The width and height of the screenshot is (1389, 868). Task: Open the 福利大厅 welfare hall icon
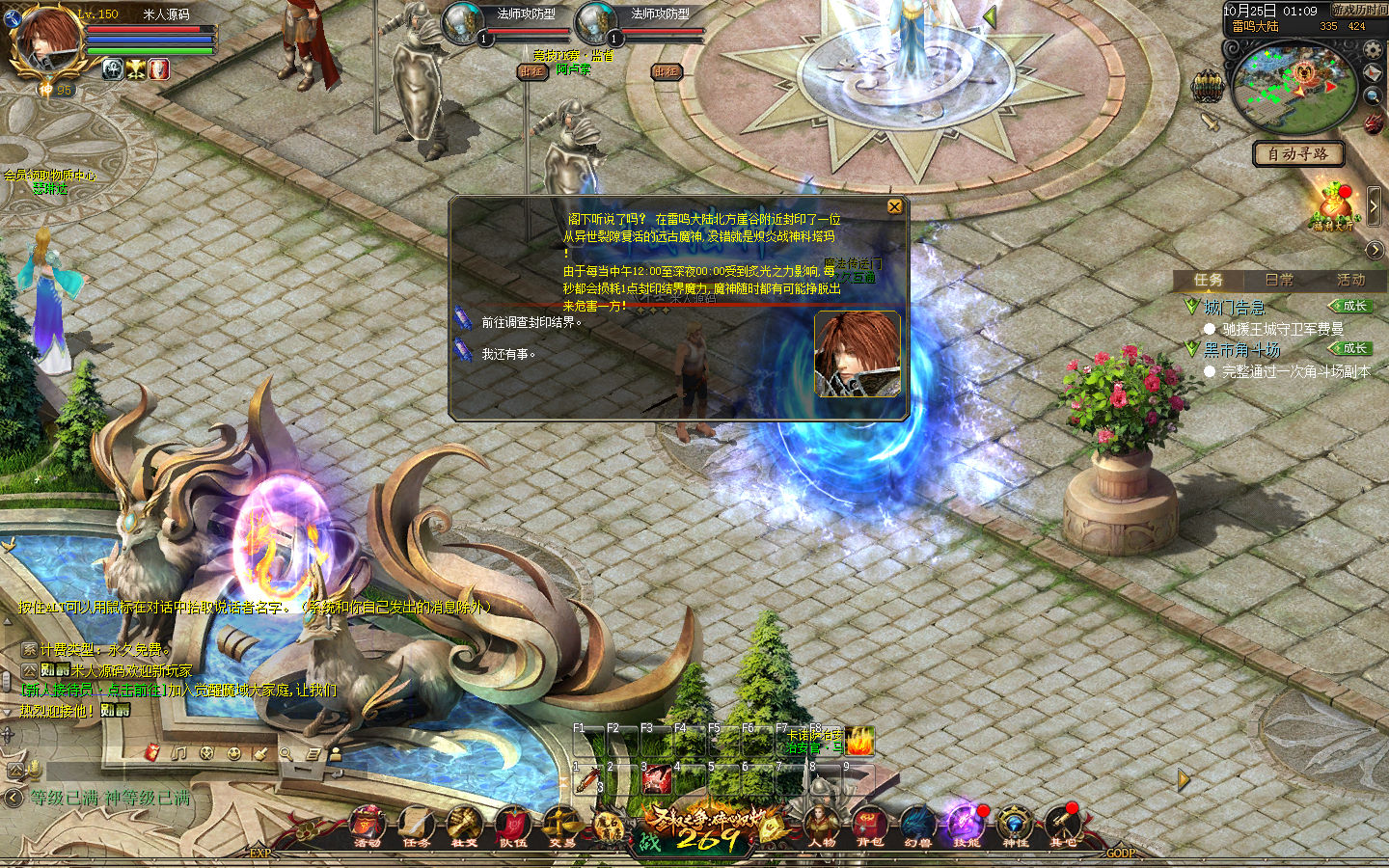(1334, 205)
